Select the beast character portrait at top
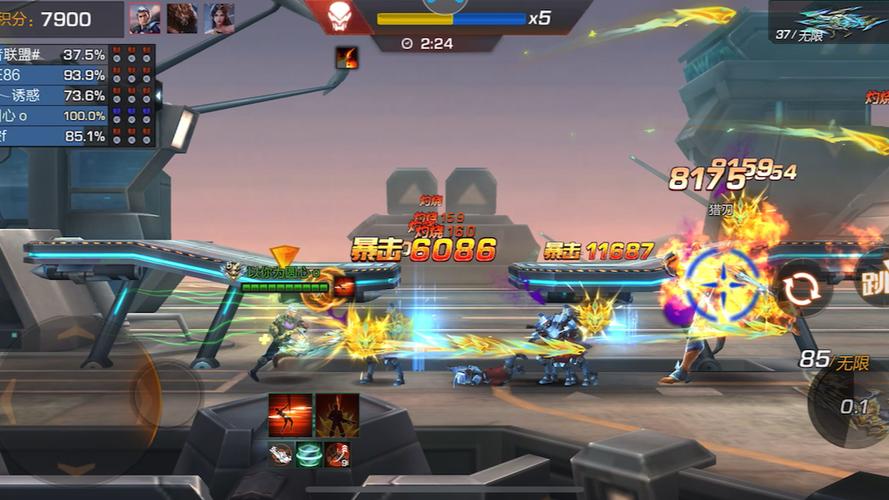The width and height of the screenshot is (889, 500). (182, 18)
